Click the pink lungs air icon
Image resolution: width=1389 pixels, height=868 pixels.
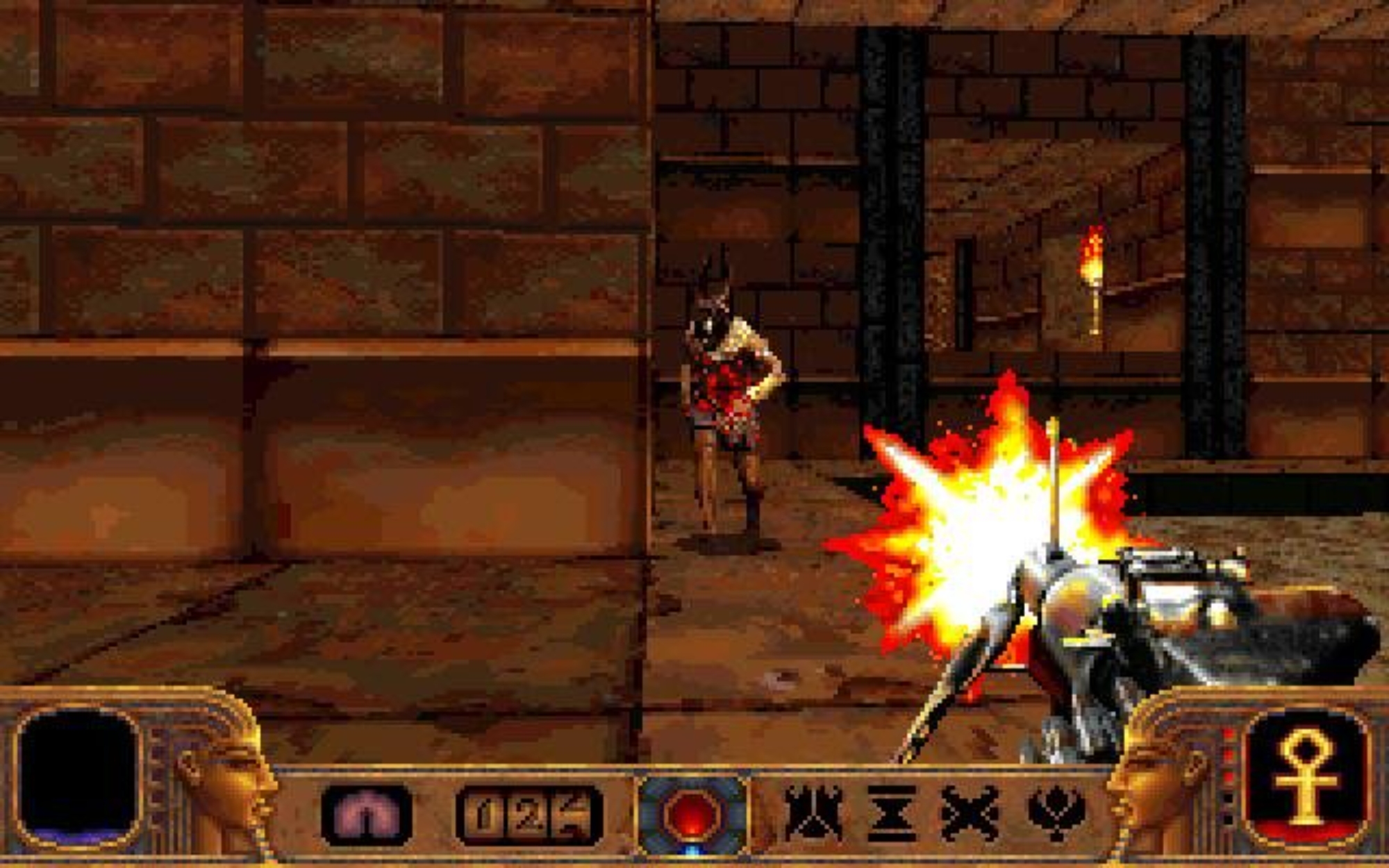(x=367, y=815)
